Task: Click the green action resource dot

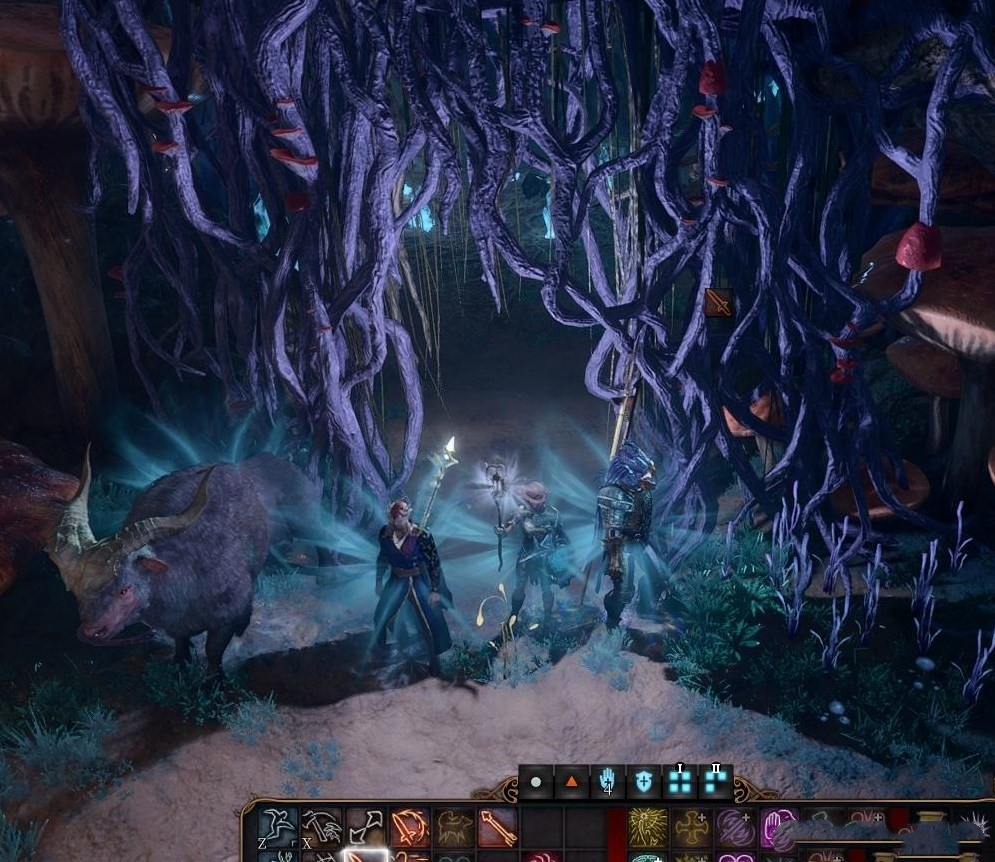Action: 537,782
